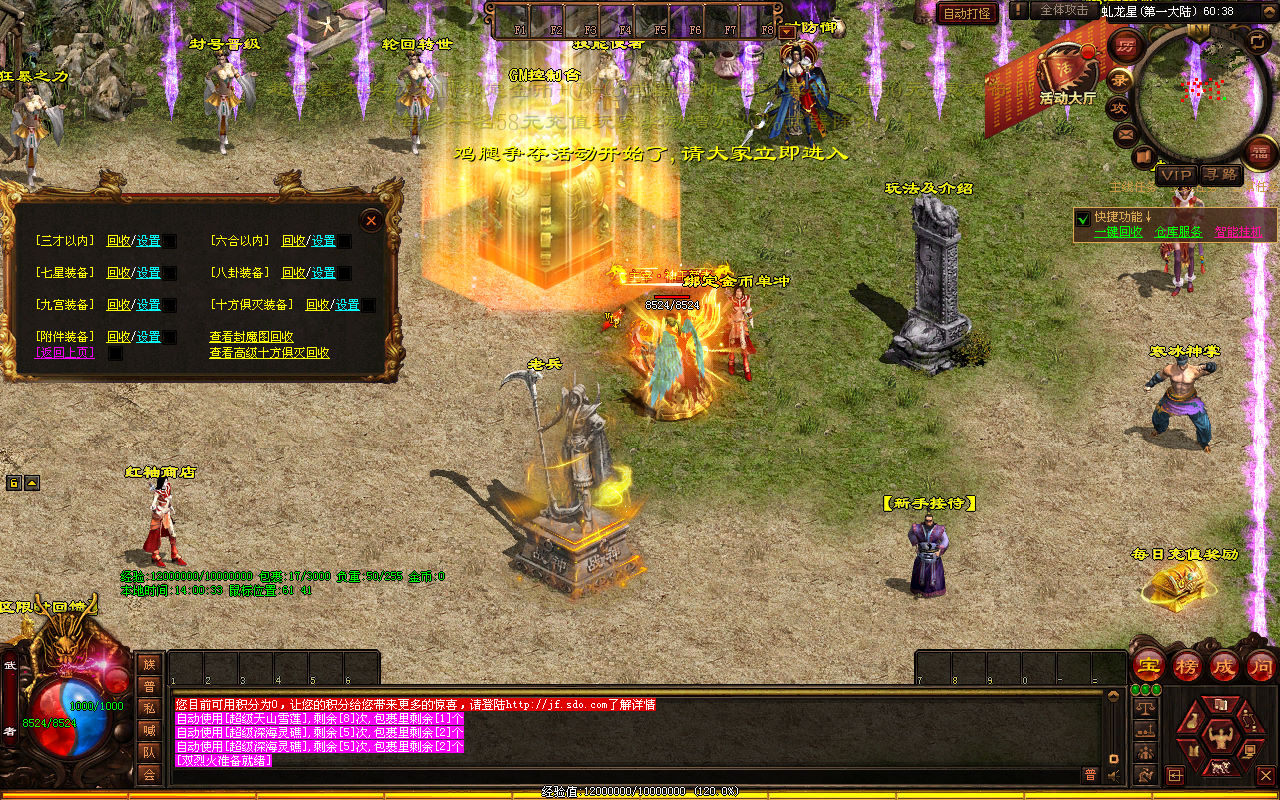This screenshot has height=800, width=1280.
Task: View 查看封魔图回收 recycle page
Action: point(251,337)
